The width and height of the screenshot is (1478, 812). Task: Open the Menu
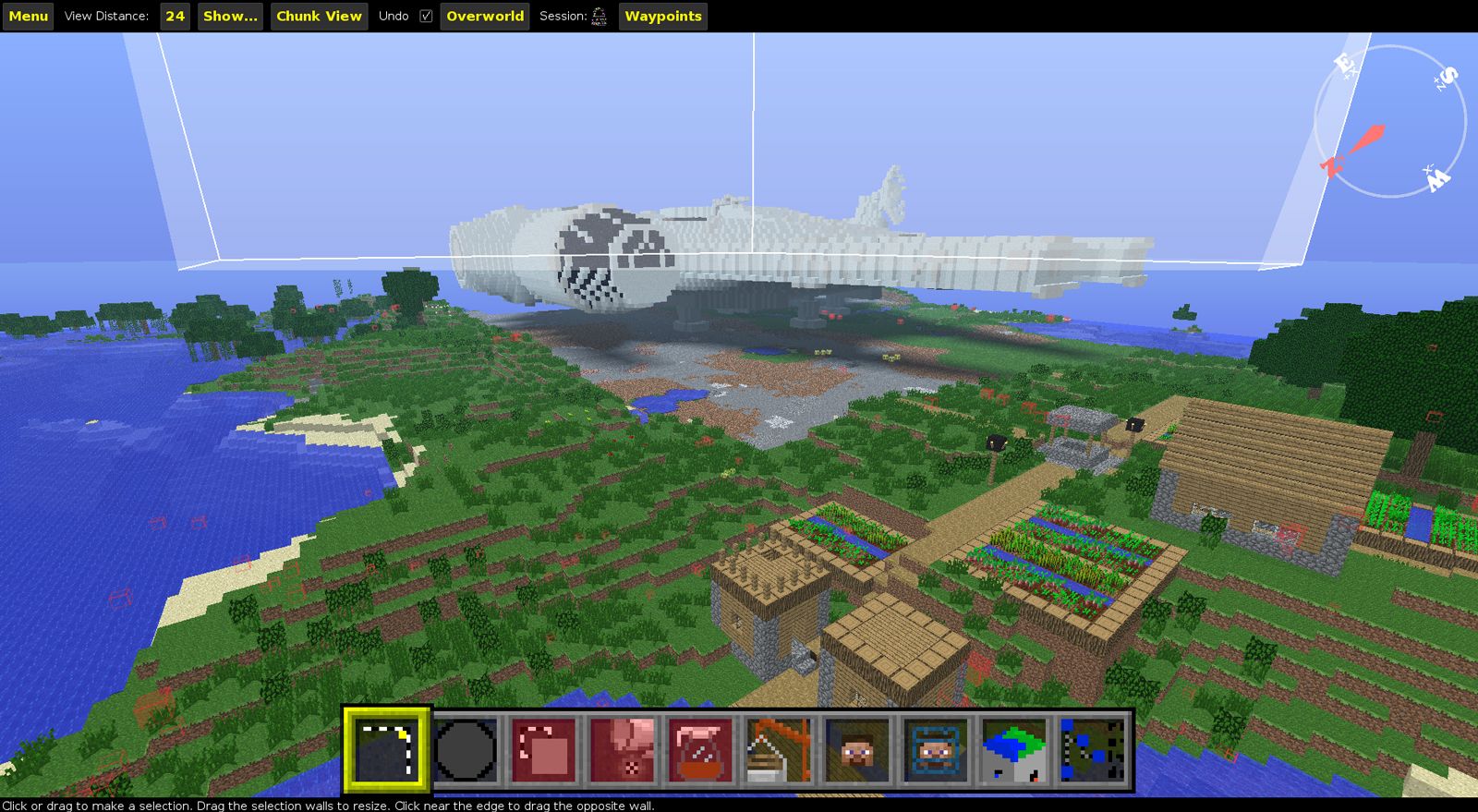click(x=27, y=16)
